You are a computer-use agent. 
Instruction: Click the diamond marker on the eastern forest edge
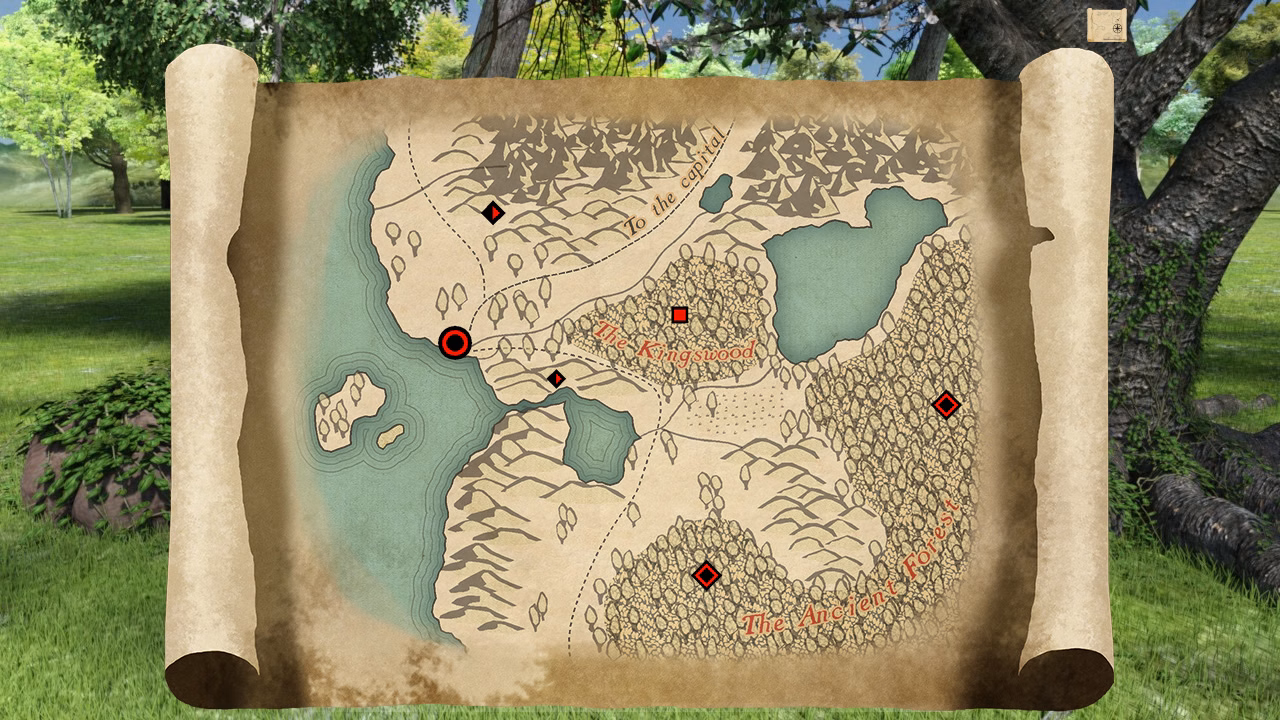944,406
